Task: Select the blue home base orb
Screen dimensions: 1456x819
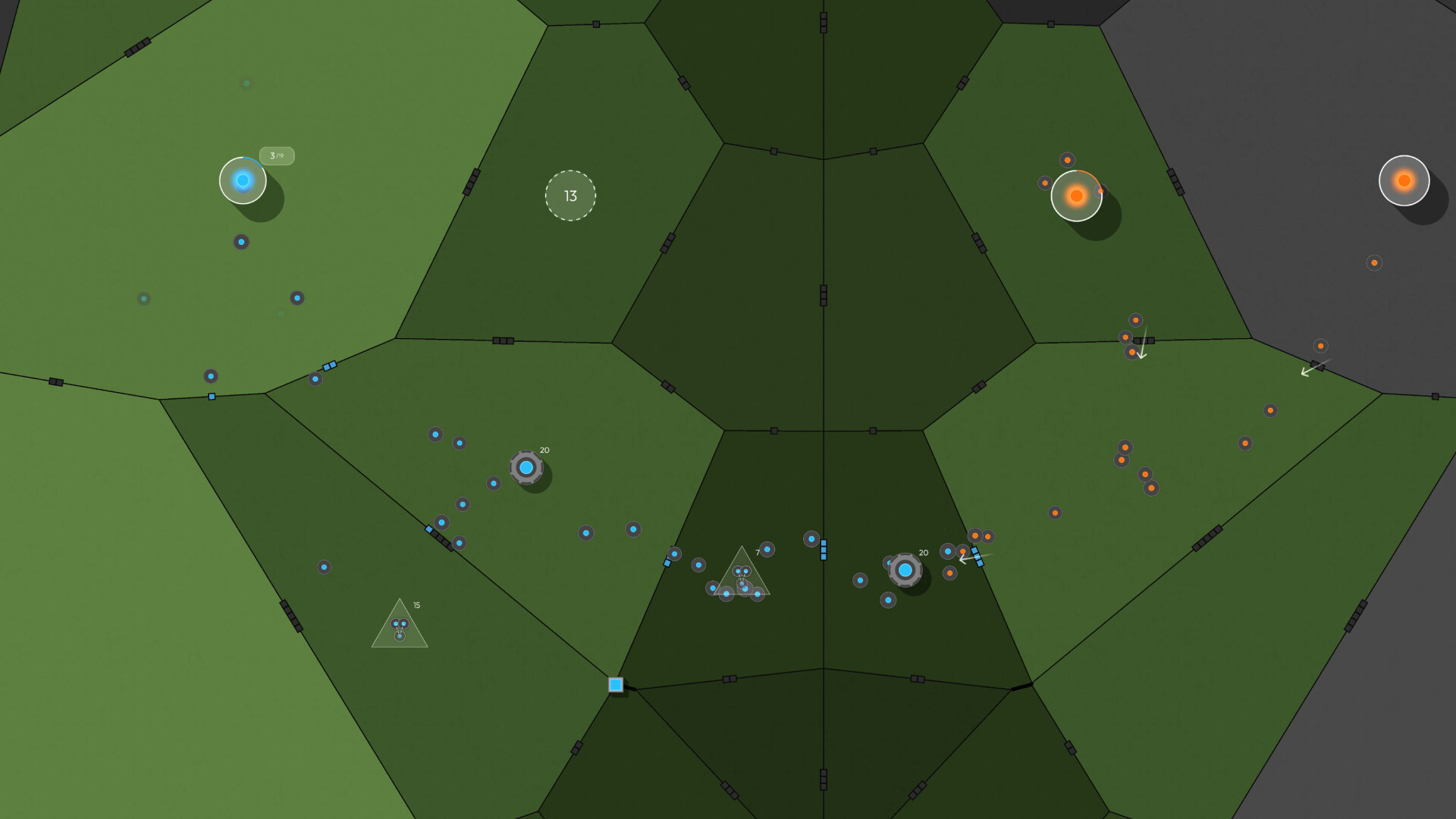Action: (243, 180)
